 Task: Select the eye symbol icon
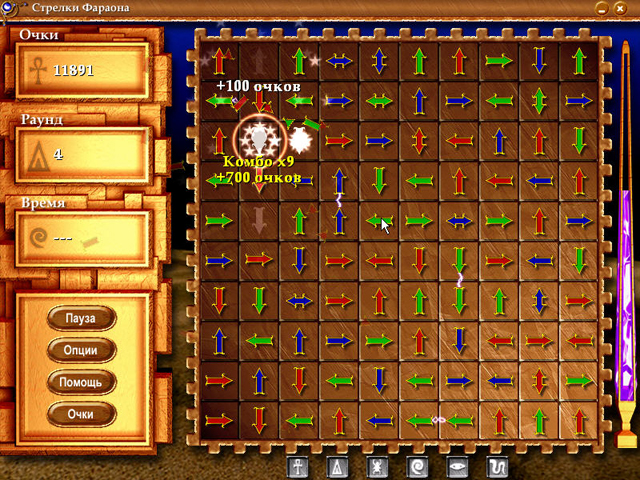click(455, 466)
